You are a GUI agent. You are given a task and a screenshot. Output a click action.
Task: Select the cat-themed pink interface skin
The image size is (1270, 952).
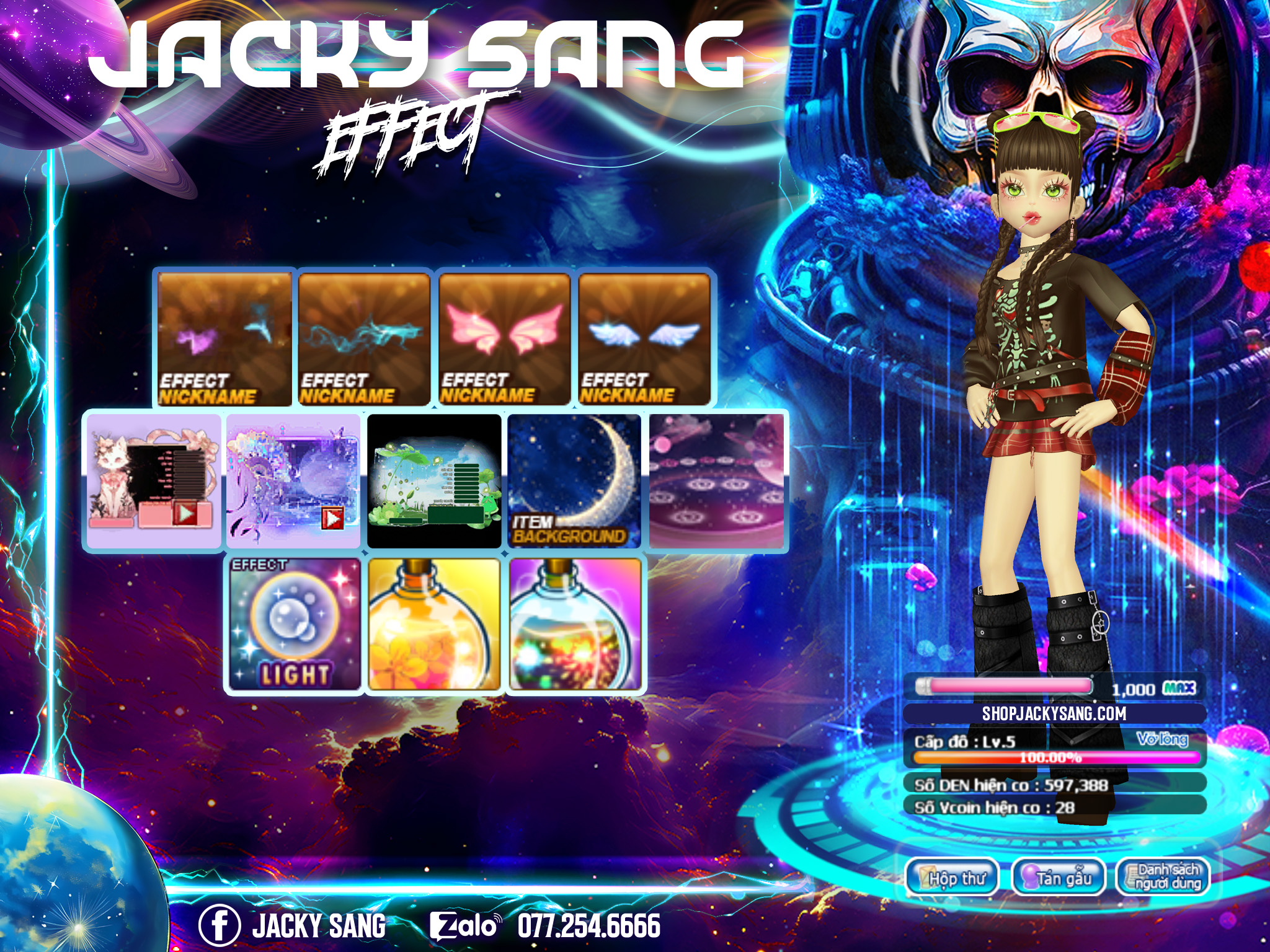pyautogui.click(x=154, y=481)
